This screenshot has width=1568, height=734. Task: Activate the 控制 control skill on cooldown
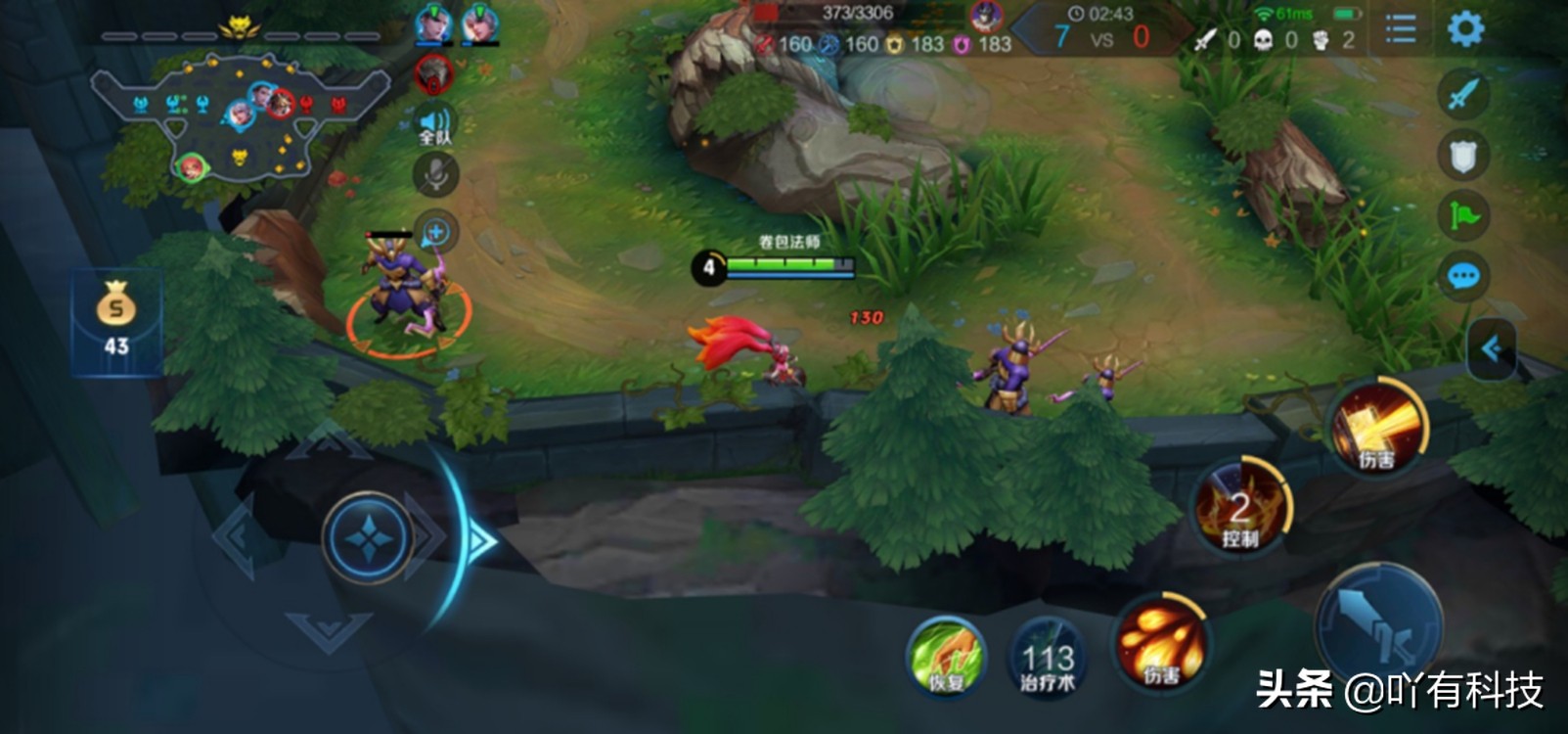[1241, 510]
